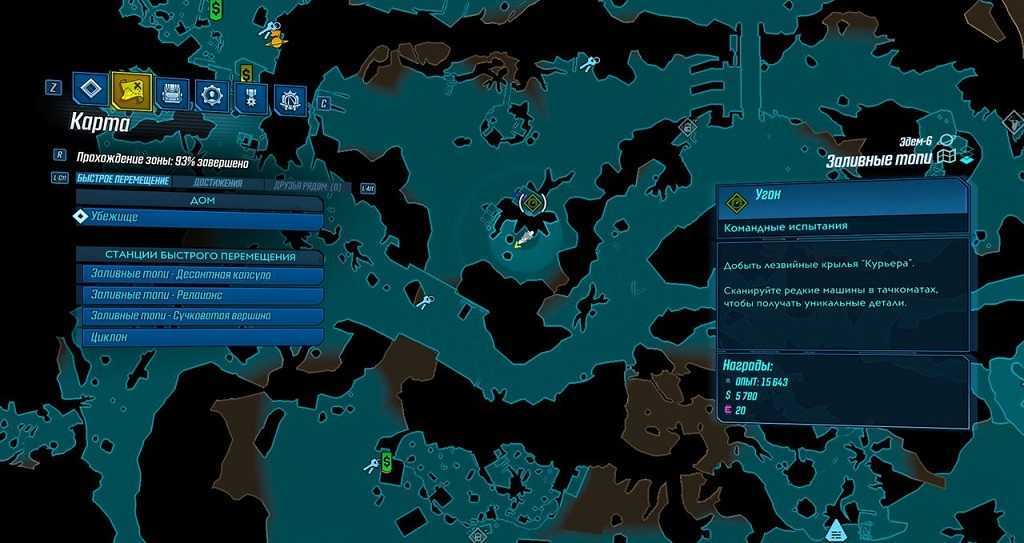
Task: Open the missions tab with the diamond icon
Action: tap(89, 88)
